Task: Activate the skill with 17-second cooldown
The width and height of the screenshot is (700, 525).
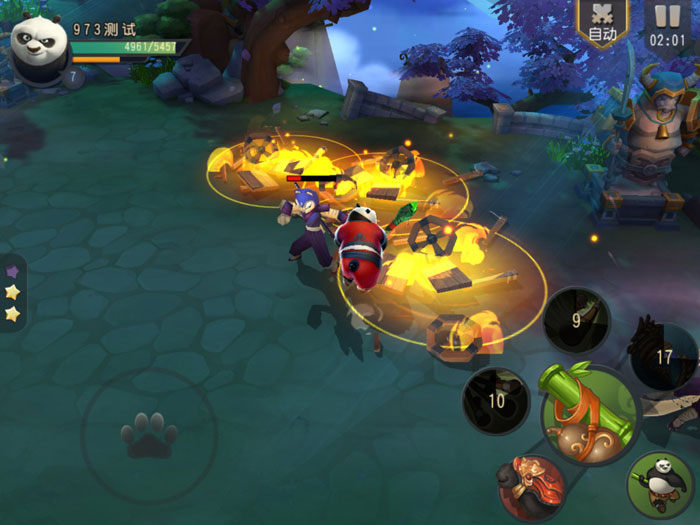Action: [x=663, y=355]
